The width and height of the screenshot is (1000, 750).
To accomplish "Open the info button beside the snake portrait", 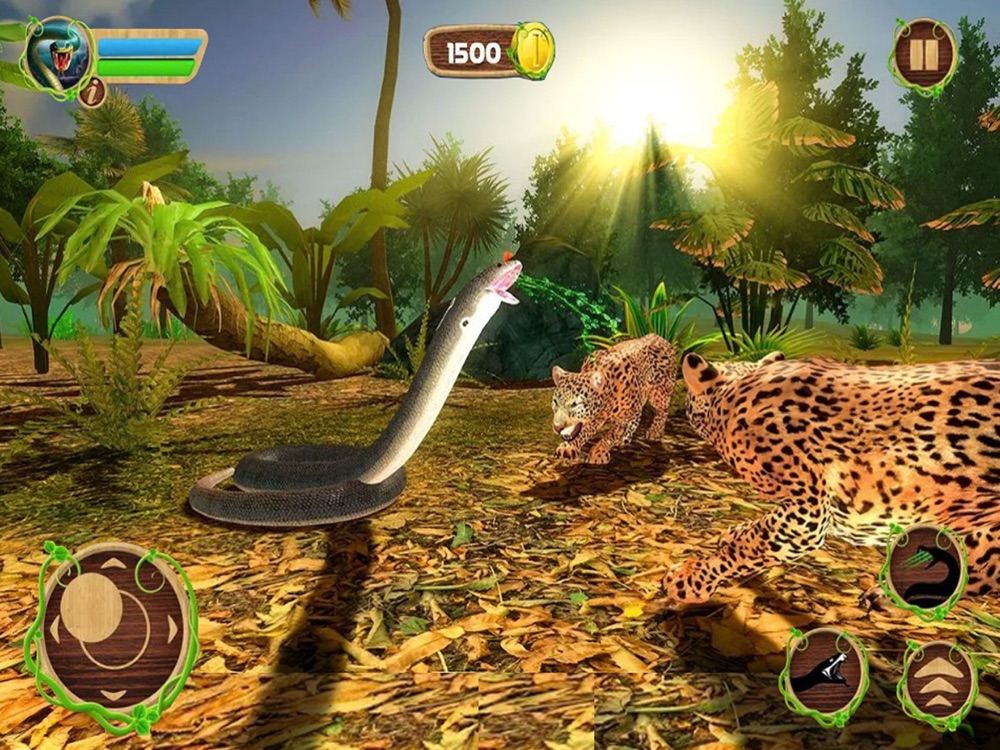I will click(92, 93).
